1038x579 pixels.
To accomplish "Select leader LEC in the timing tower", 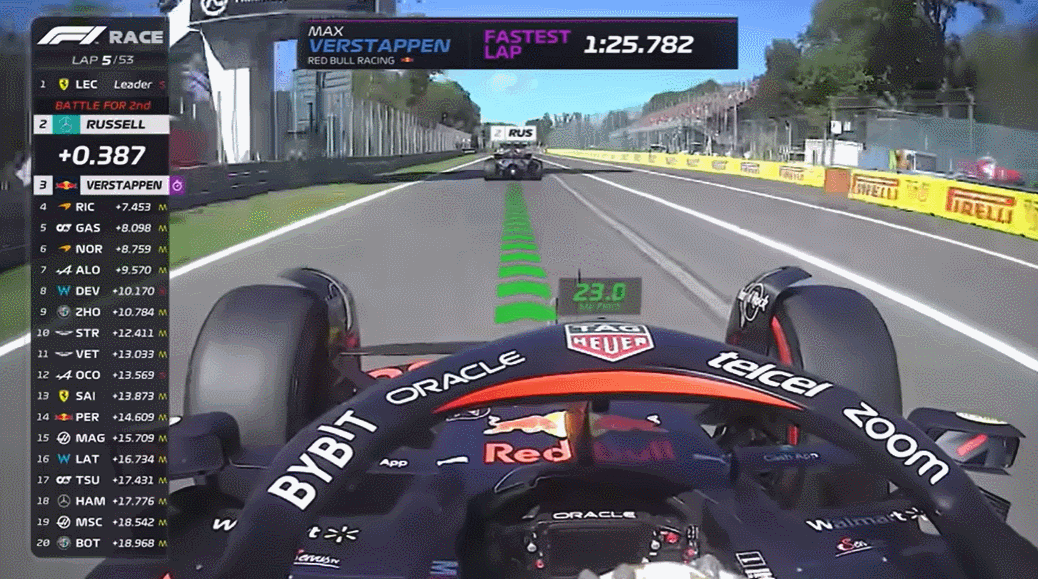I will click(100, 85).
